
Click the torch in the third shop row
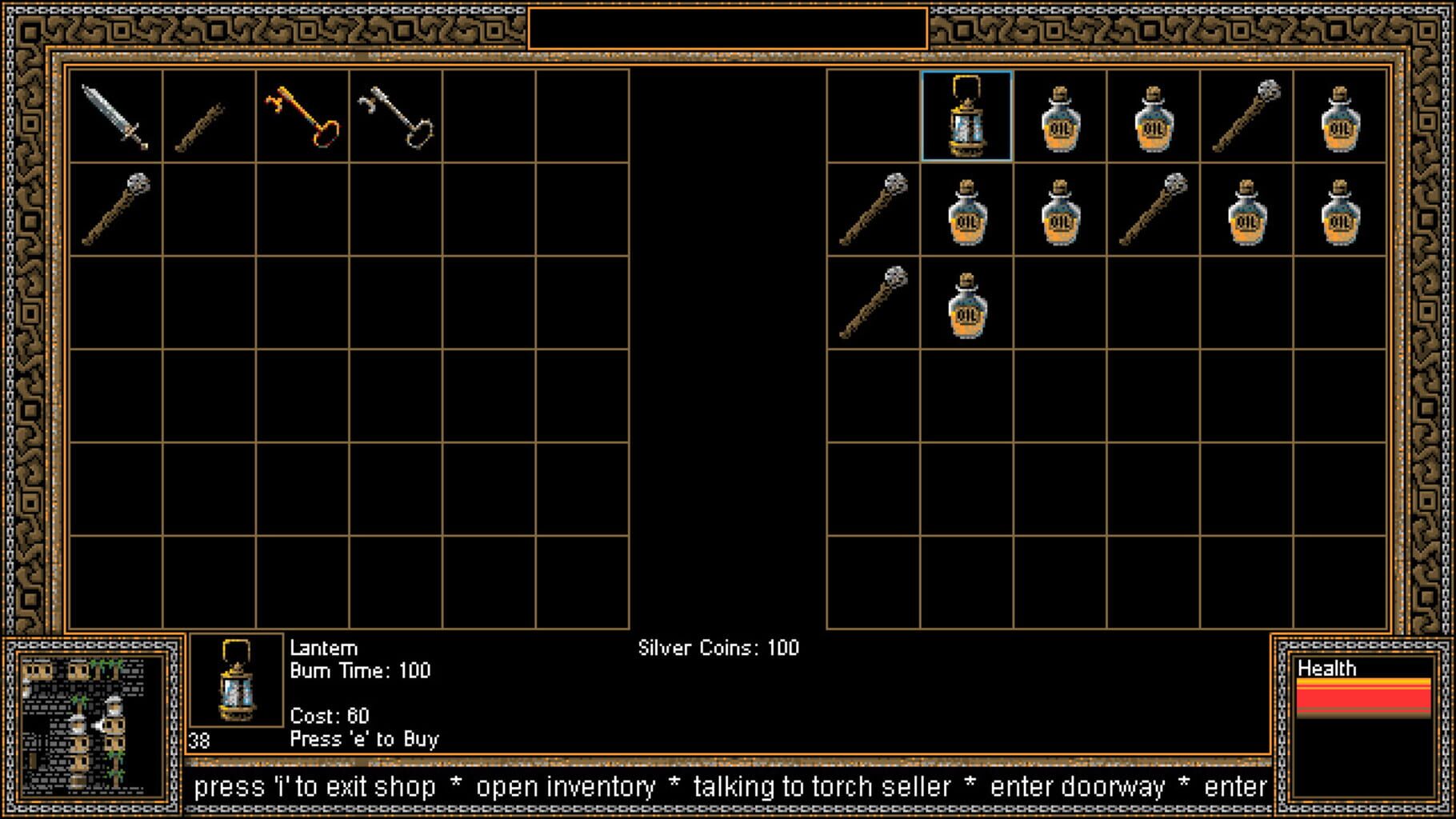pyautogui.click(x=872, y=302)
